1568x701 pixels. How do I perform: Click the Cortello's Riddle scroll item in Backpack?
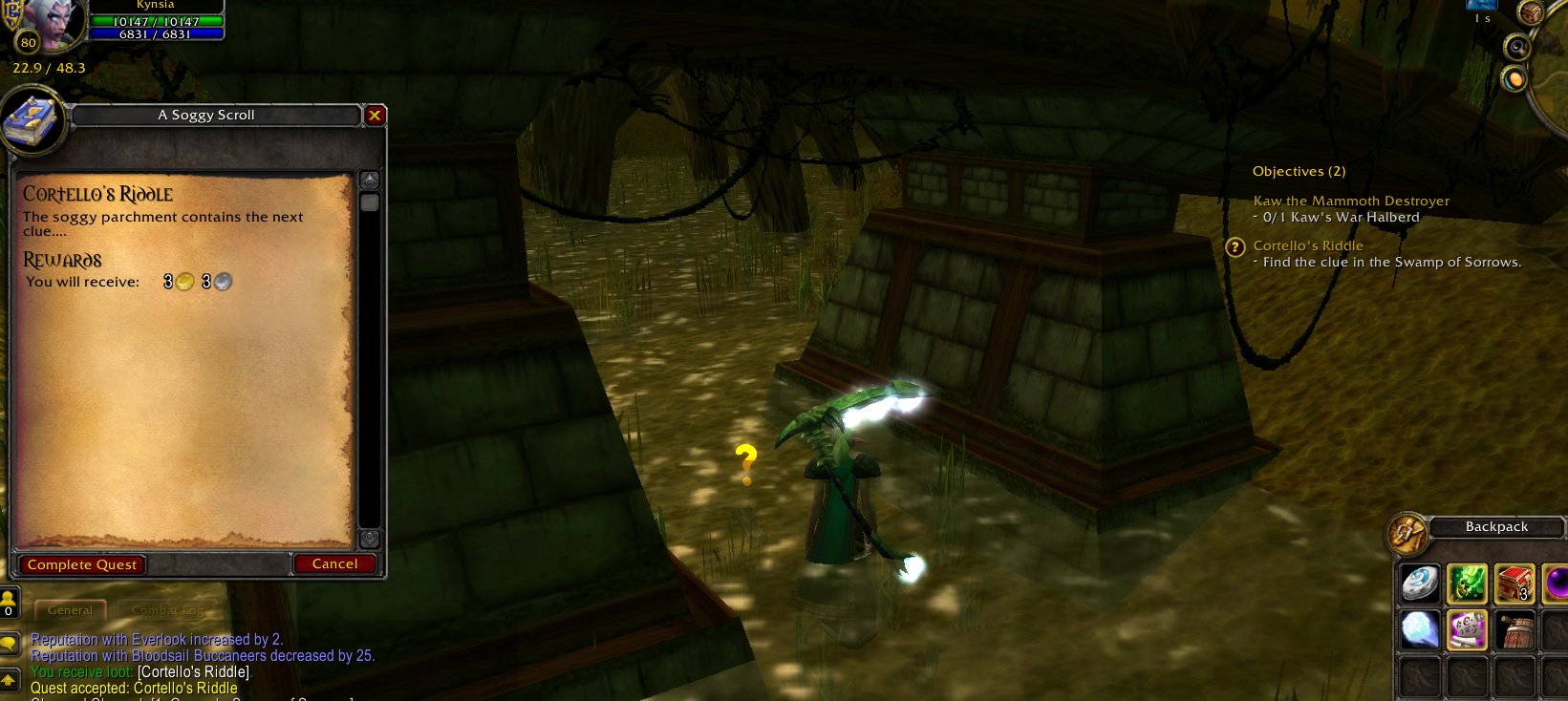pyautogui.click(x=1467, y=631)
